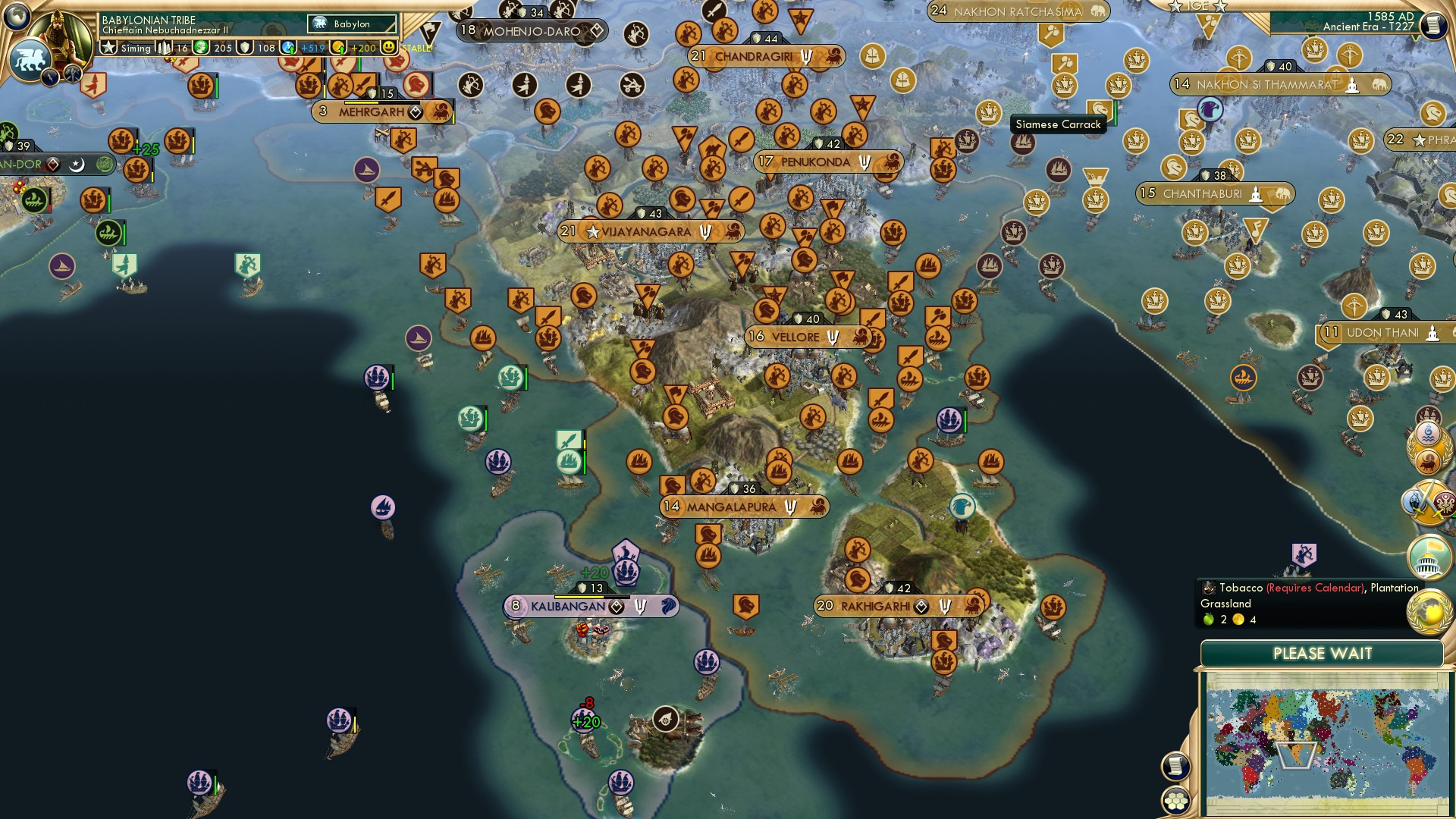The height and width of the screenshot is (819, 1456).
Task: Open the notification log scroll icon
Action: pyautogui.click(x=1175, y=766)
